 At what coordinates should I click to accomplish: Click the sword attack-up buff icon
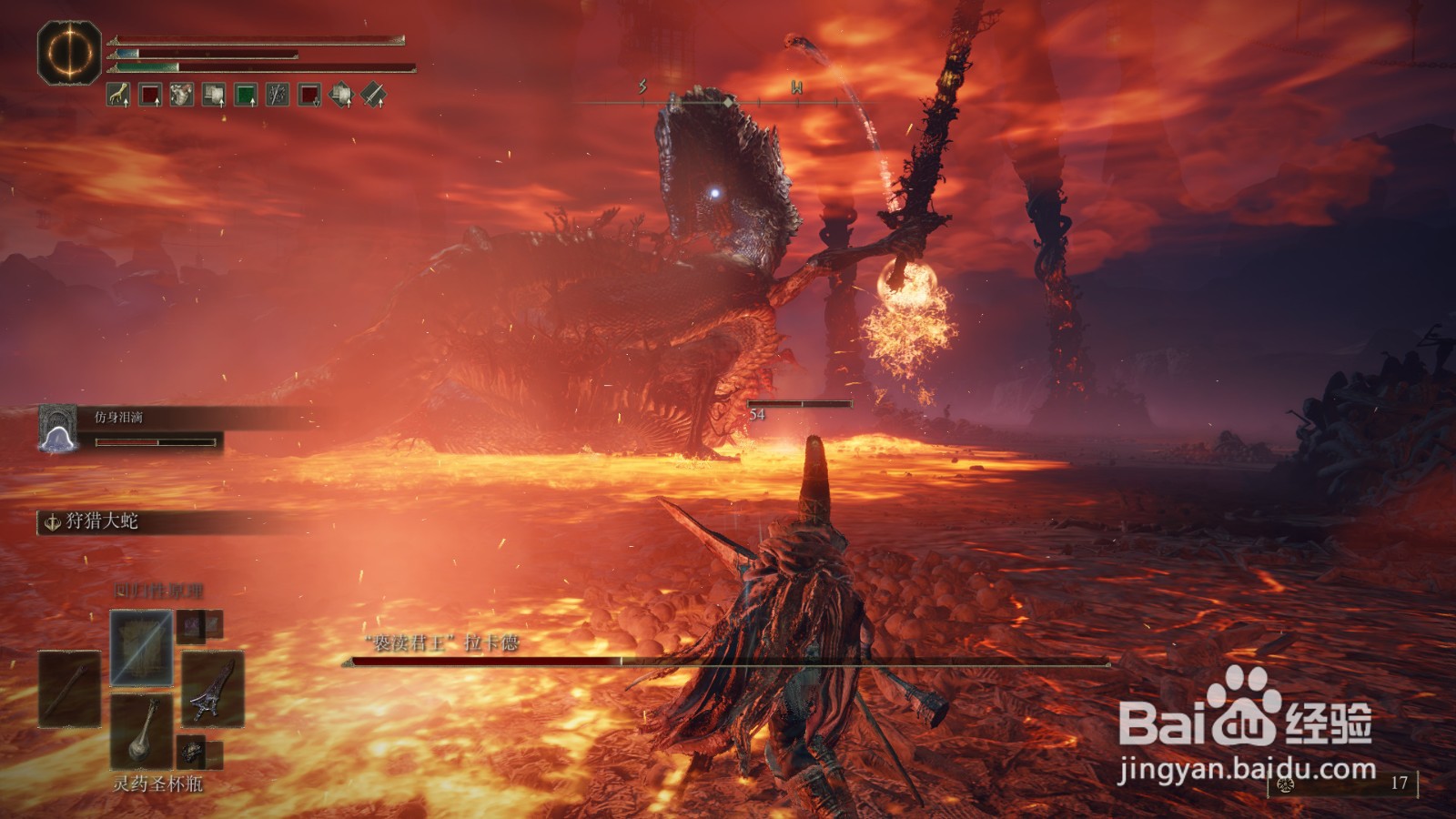click(373, 95)
